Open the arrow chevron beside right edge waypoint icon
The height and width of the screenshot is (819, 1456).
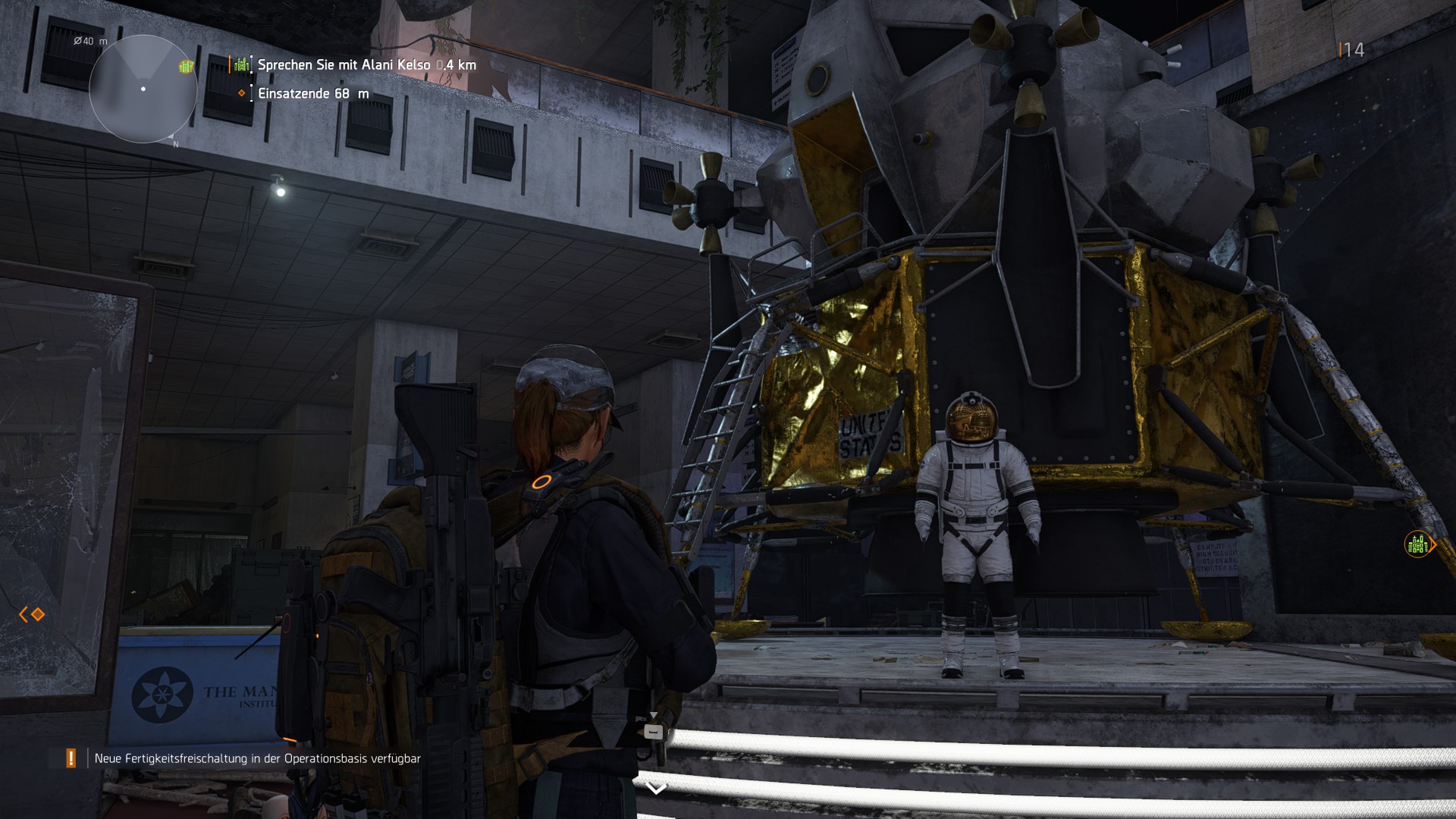pyautogui.click(x=1433, y=544)
